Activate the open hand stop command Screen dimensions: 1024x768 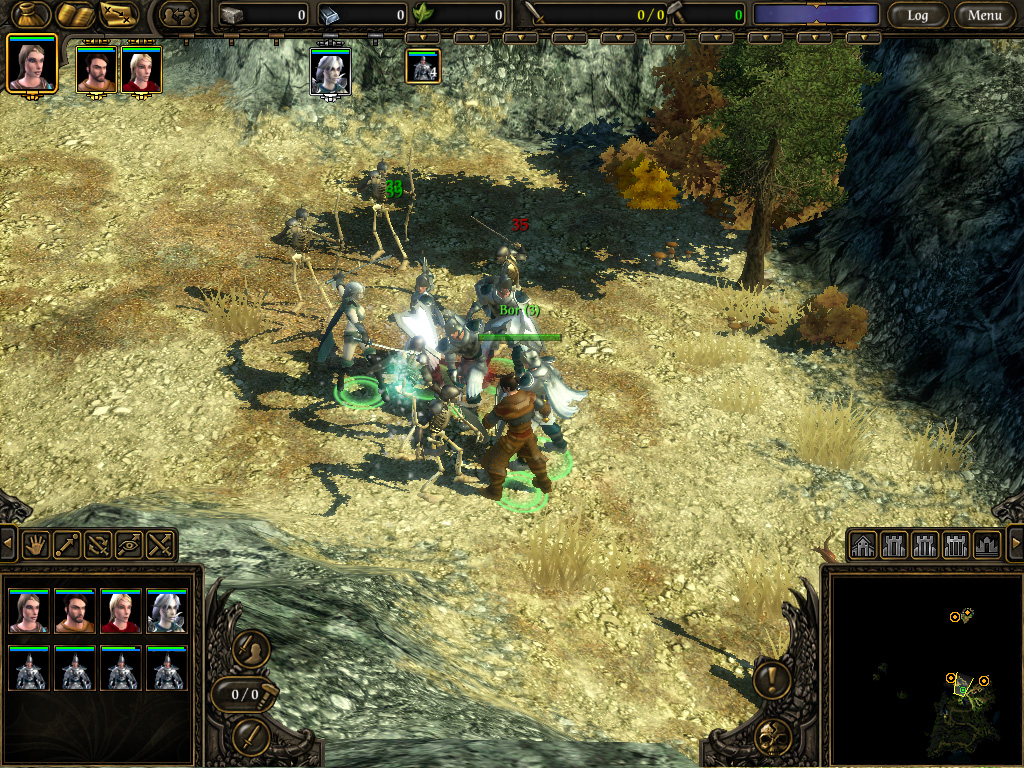tap(37, 544)
